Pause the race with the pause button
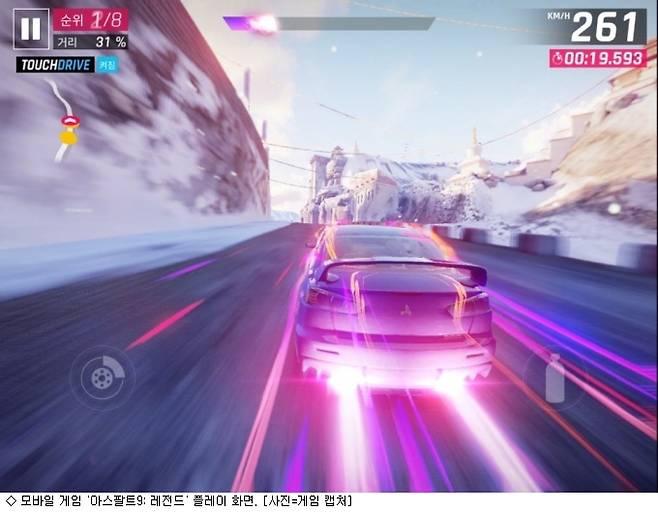The width and height of the screenshot is (658, 512). click(x=31, y=28)
